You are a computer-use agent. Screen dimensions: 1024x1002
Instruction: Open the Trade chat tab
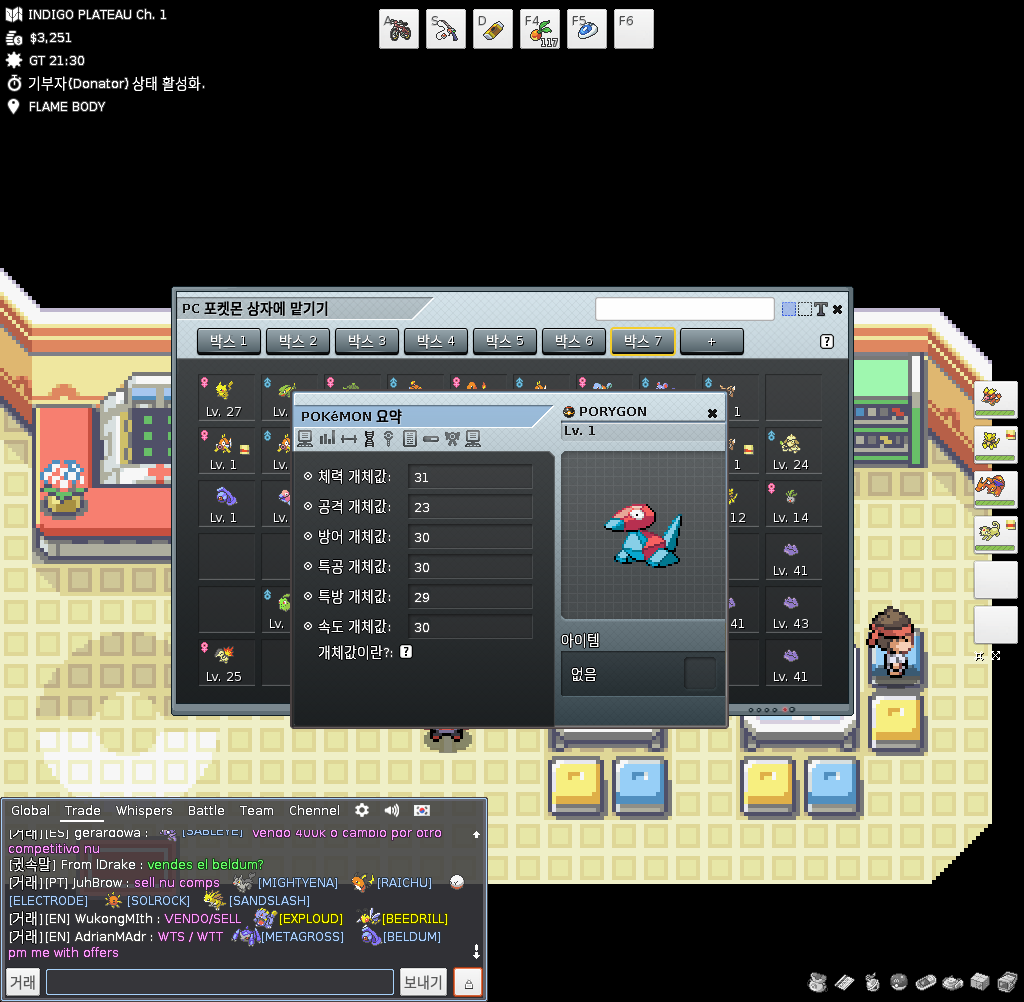click(x=82, y=811)
